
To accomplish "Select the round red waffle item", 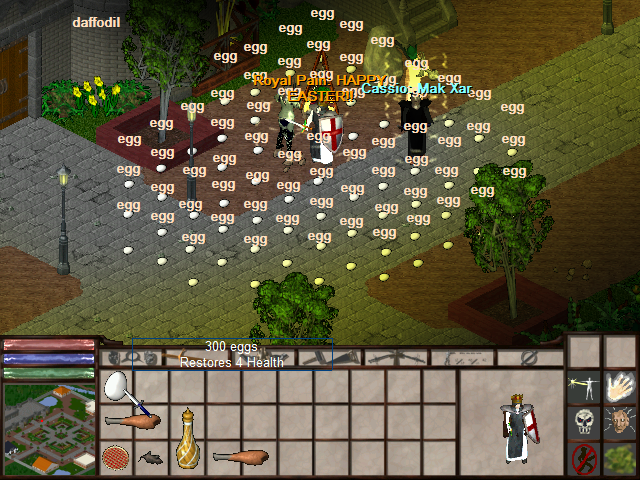I will [x=116, y=458].
